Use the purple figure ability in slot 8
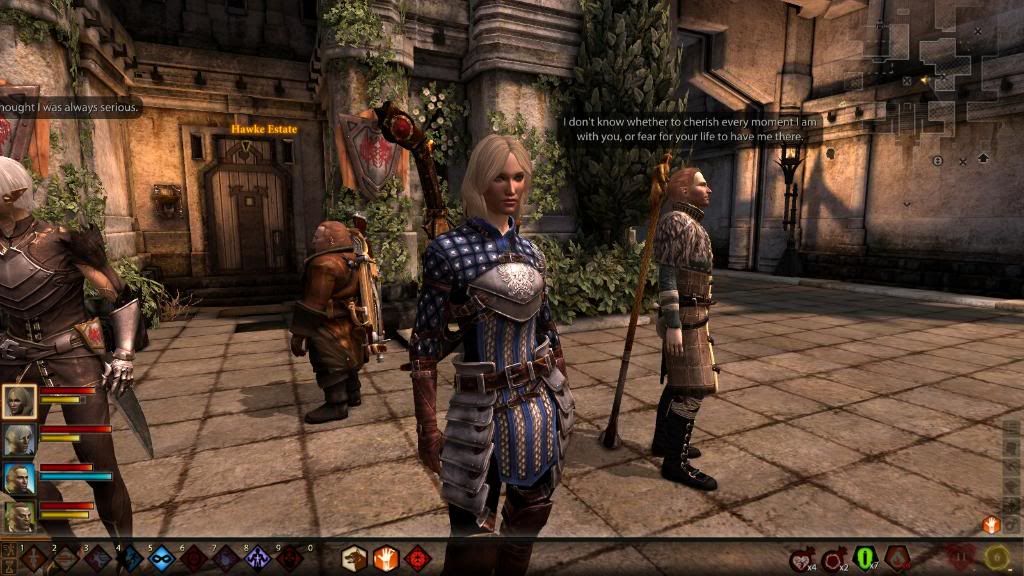1024x576 pixels. point(258,559)
